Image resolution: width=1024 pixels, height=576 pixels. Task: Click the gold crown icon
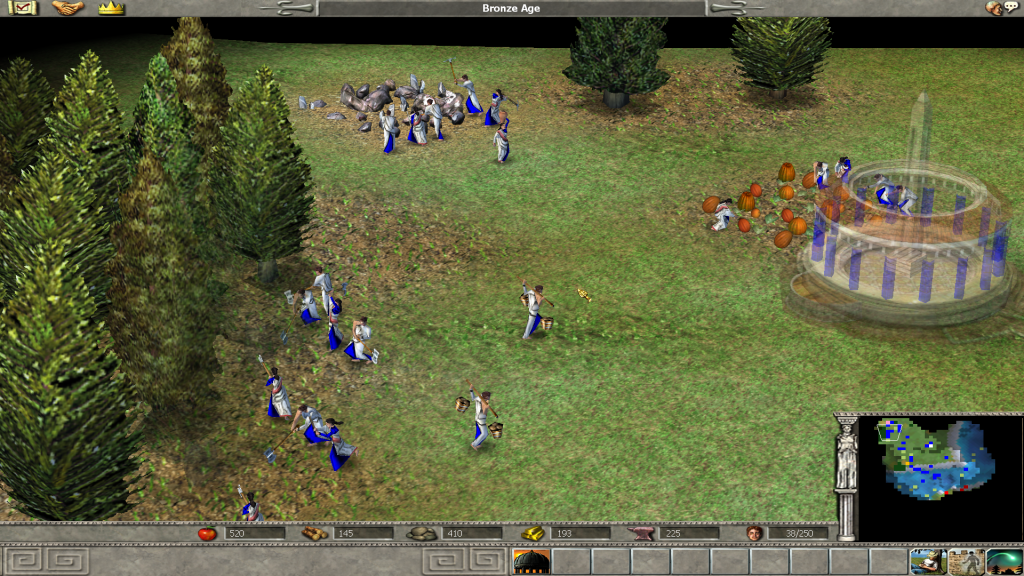click(111, 9)
